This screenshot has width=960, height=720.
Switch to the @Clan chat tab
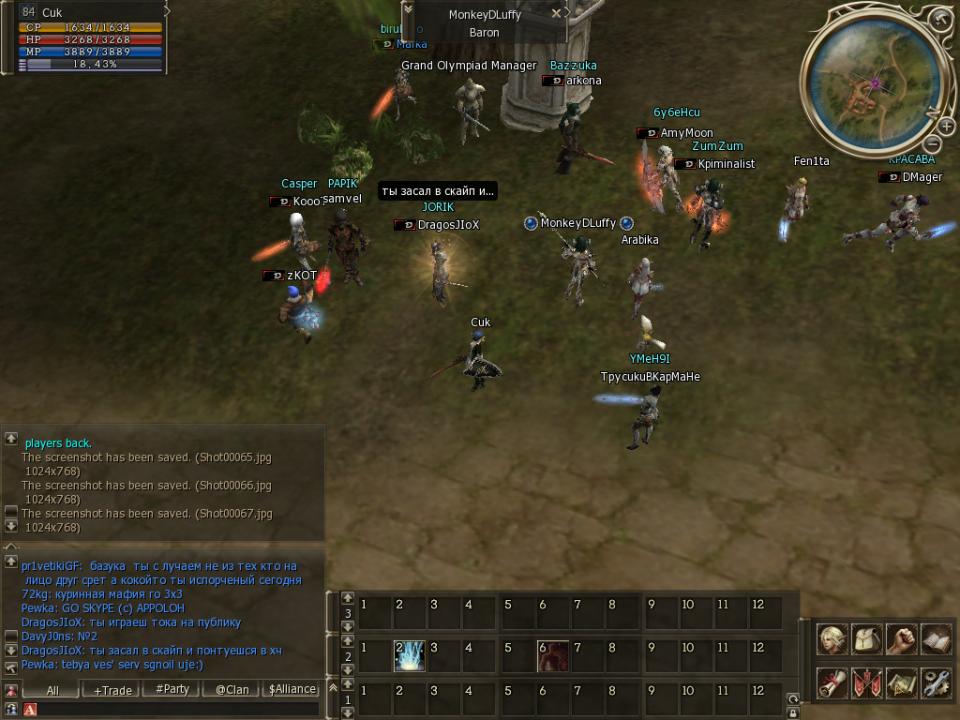[x=232, y=690]
